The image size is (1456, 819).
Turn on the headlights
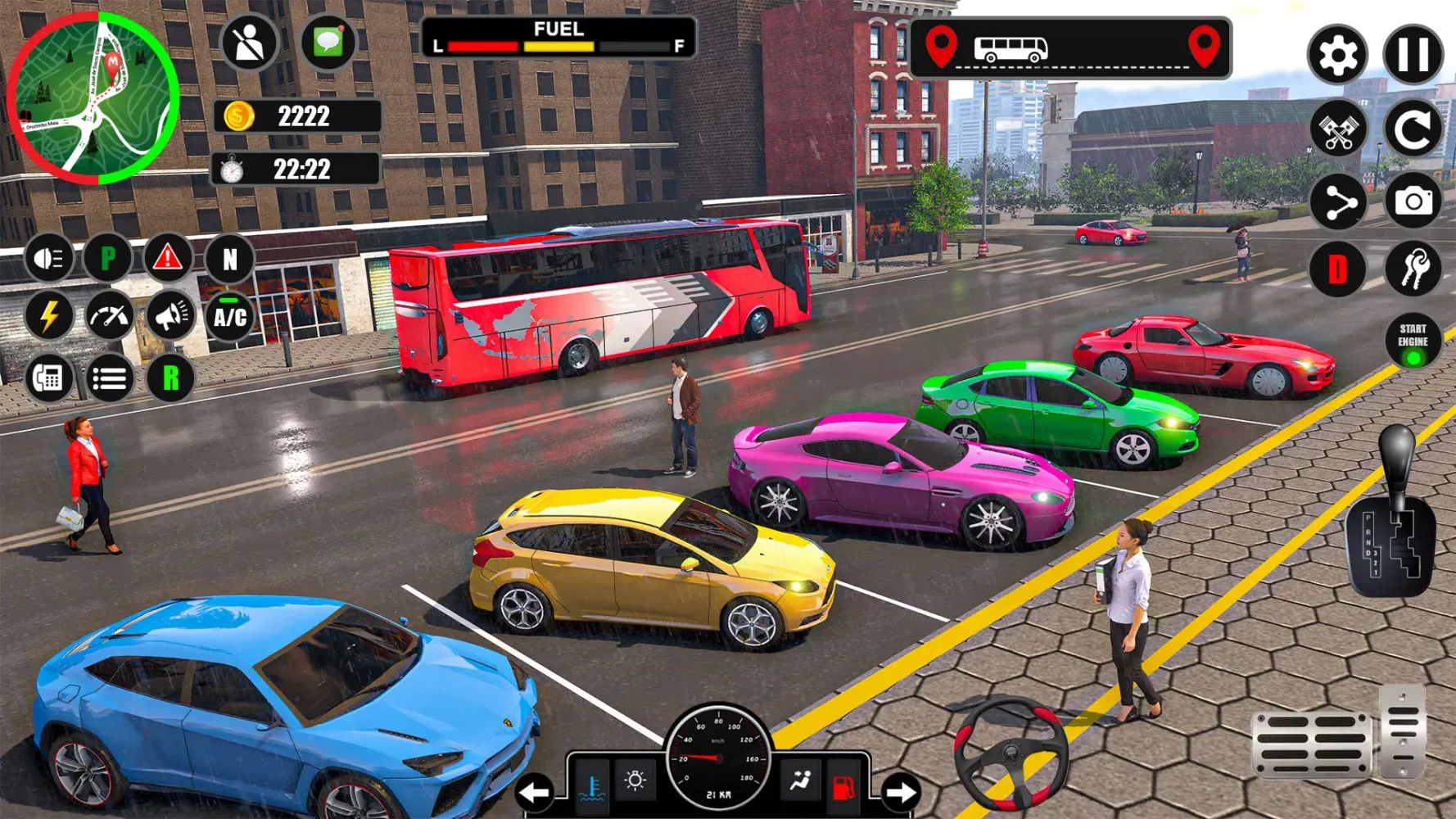coord(49,258)
